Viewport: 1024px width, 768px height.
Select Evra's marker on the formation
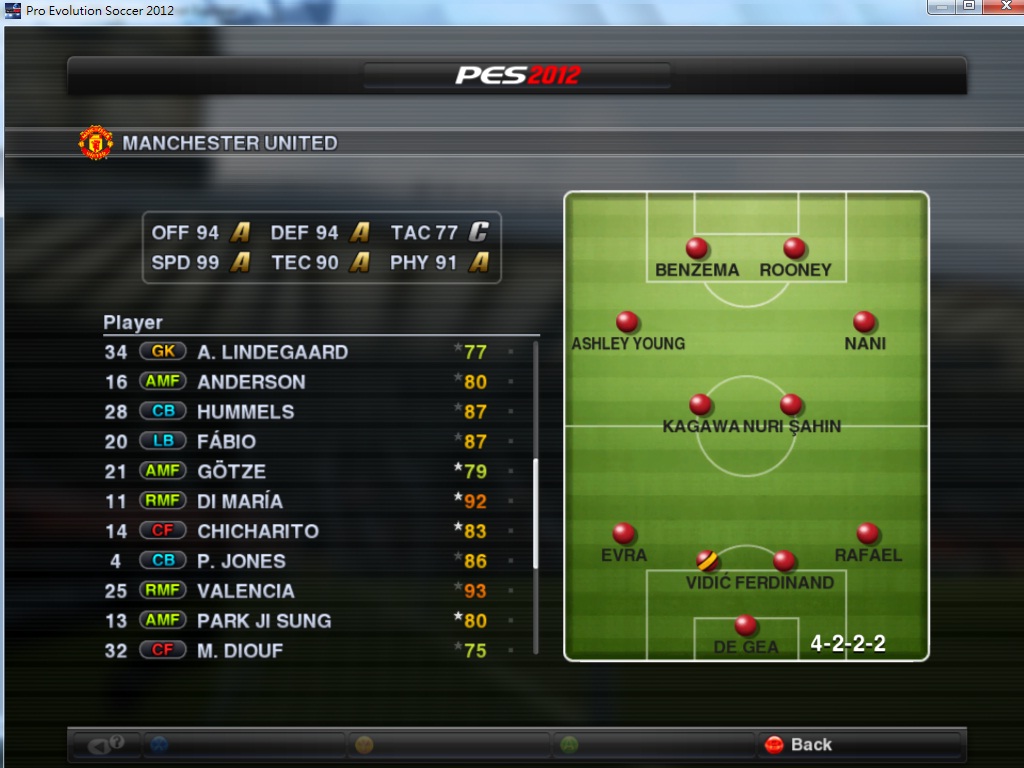click(624, 534)
